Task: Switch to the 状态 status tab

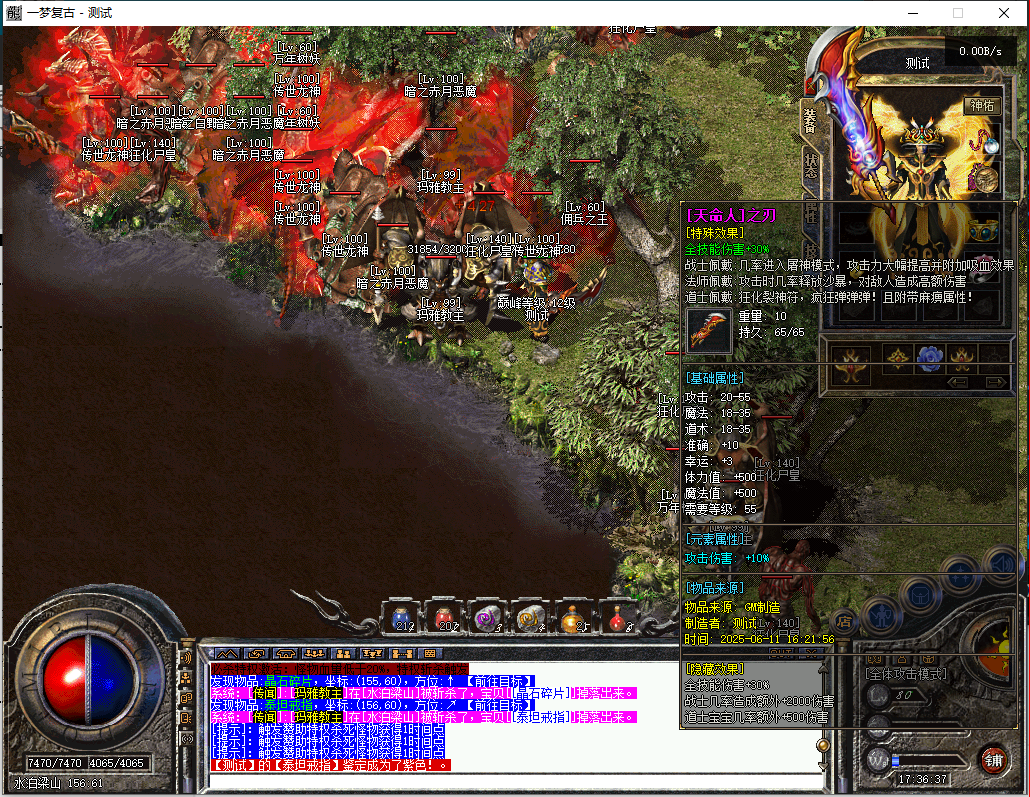Action: pos(810,165)
